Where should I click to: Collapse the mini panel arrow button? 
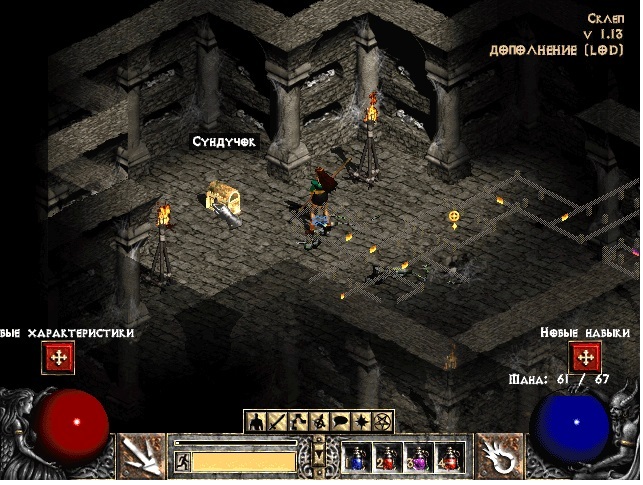click(320, 456)
